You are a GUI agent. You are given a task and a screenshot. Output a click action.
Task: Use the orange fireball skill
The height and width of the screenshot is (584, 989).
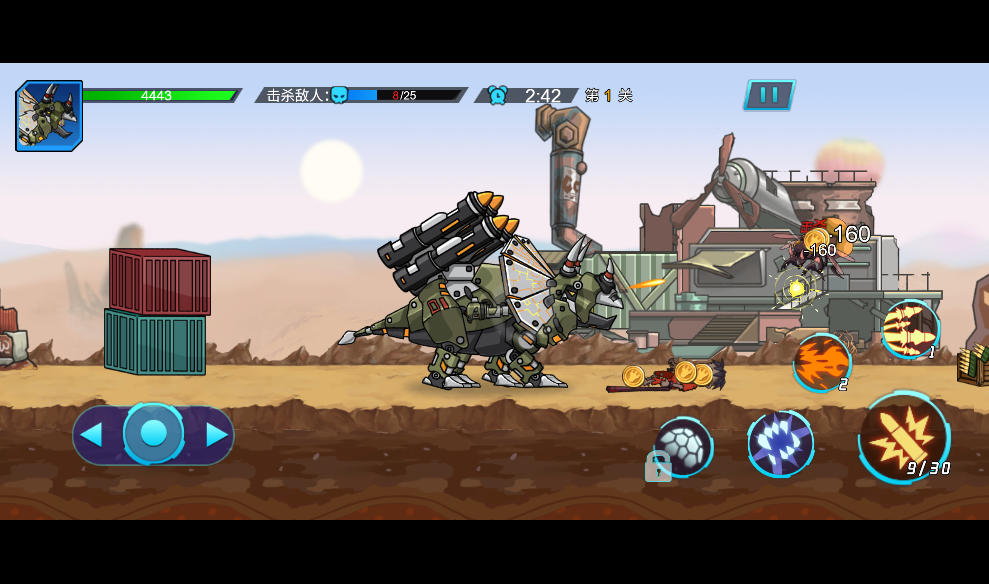click(822, 361)
